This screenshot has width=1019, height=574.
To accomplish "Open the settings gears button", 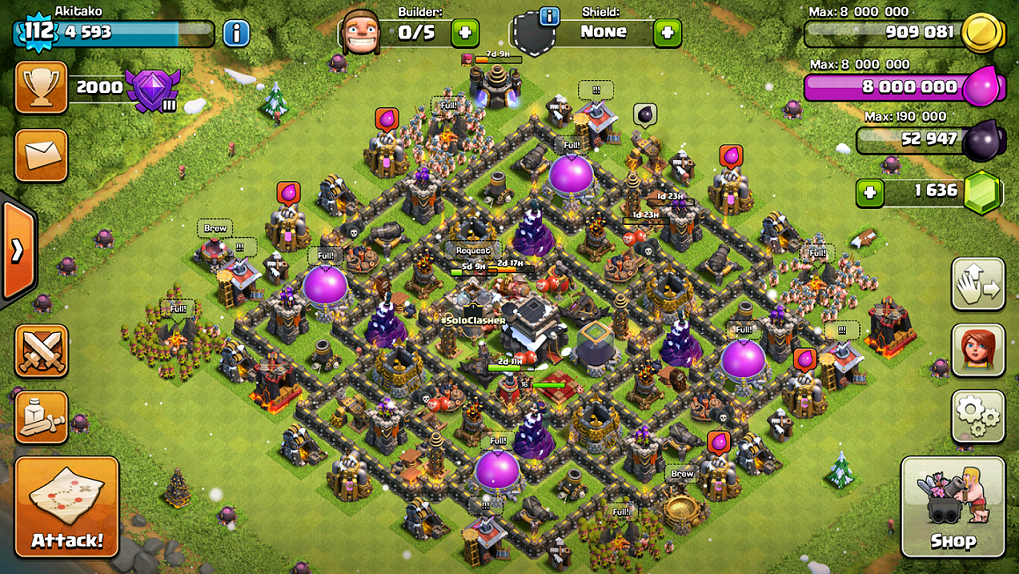I will point(978,416).
